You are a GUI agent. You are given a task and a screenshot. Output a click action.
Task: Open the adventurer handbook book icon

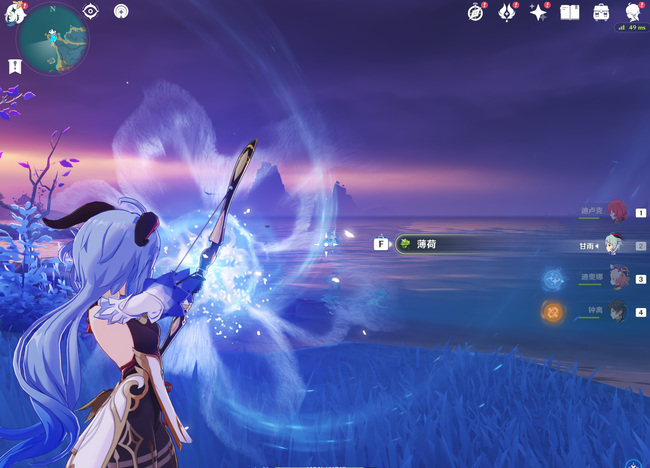(570, 12)
